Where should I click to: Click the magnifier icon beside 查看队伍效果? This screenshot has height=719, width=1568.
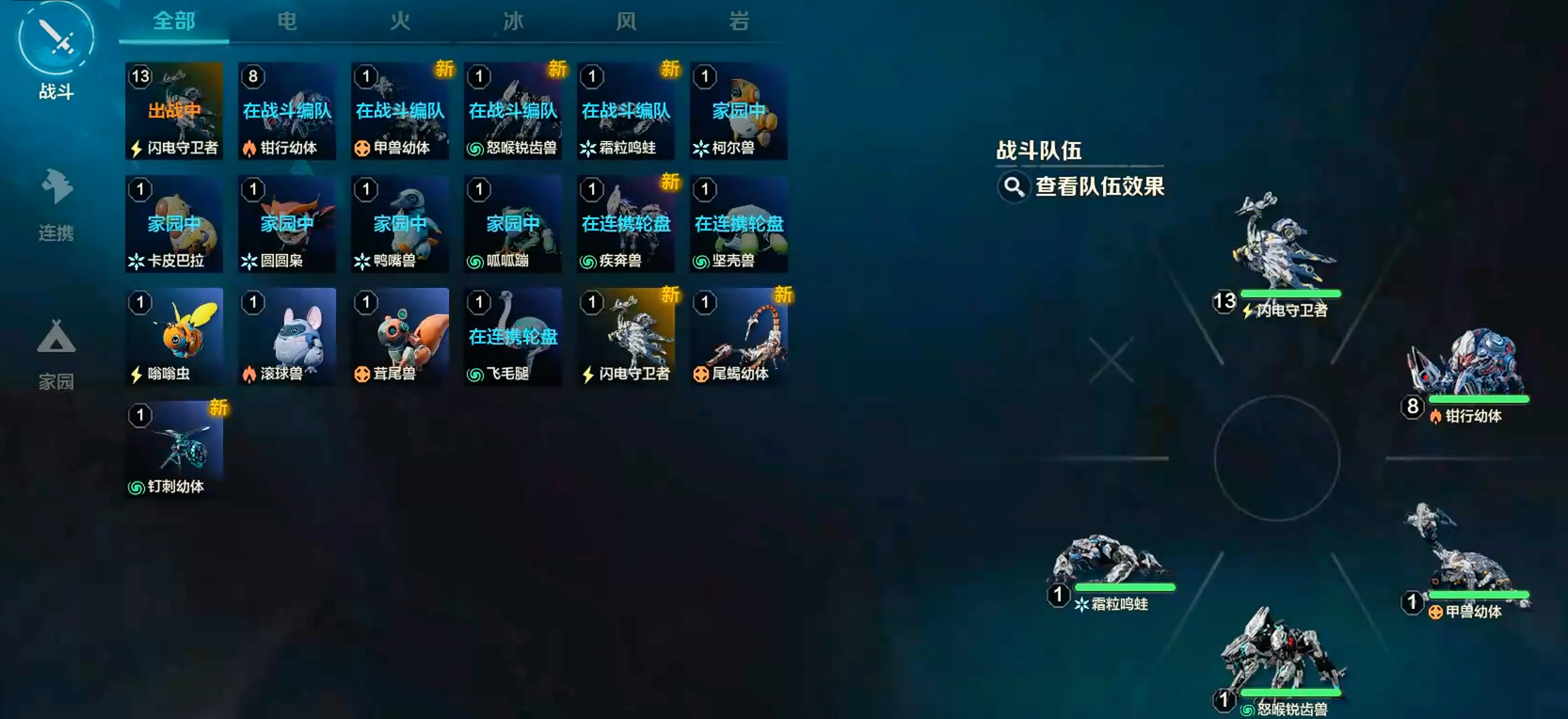1012,187
